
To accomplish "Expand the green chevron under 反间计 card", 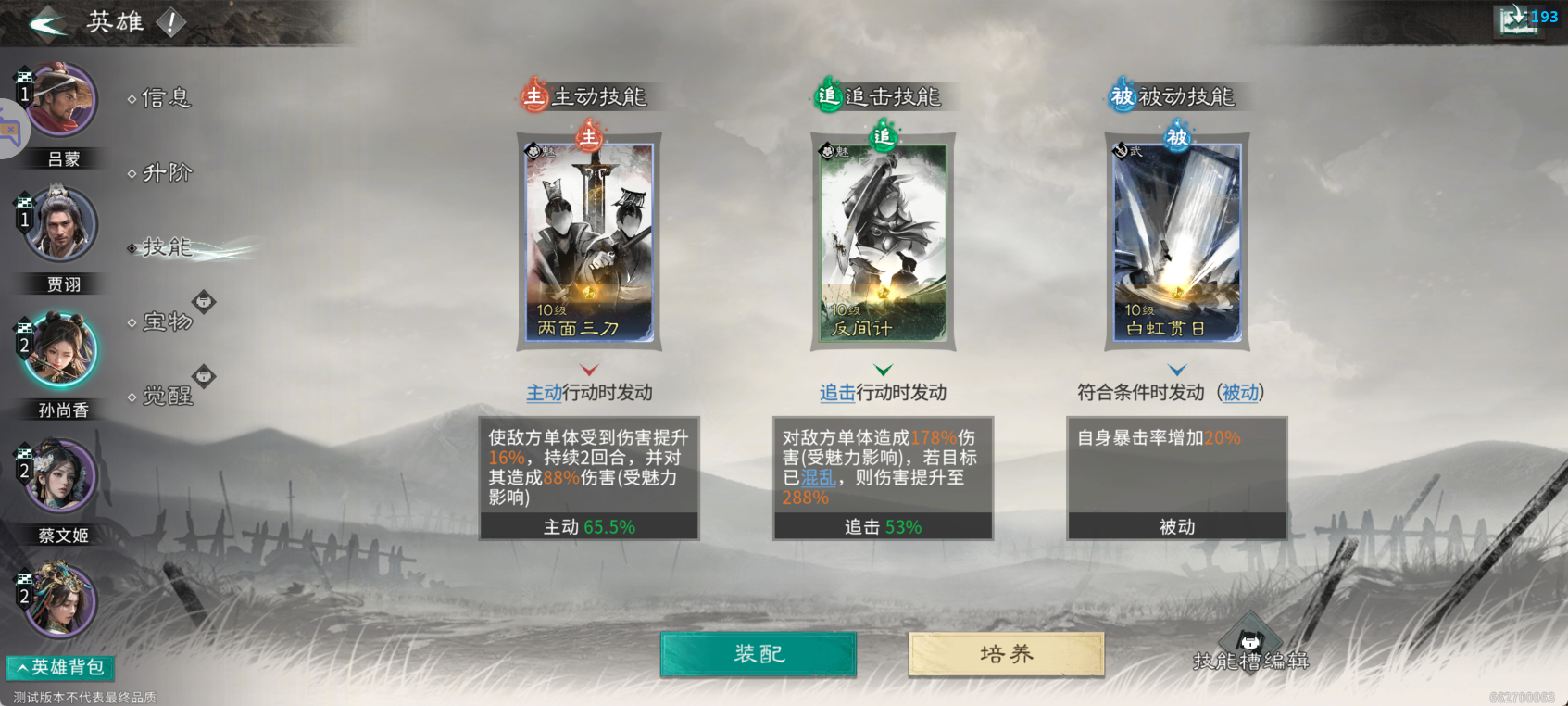I will point(883,368).
